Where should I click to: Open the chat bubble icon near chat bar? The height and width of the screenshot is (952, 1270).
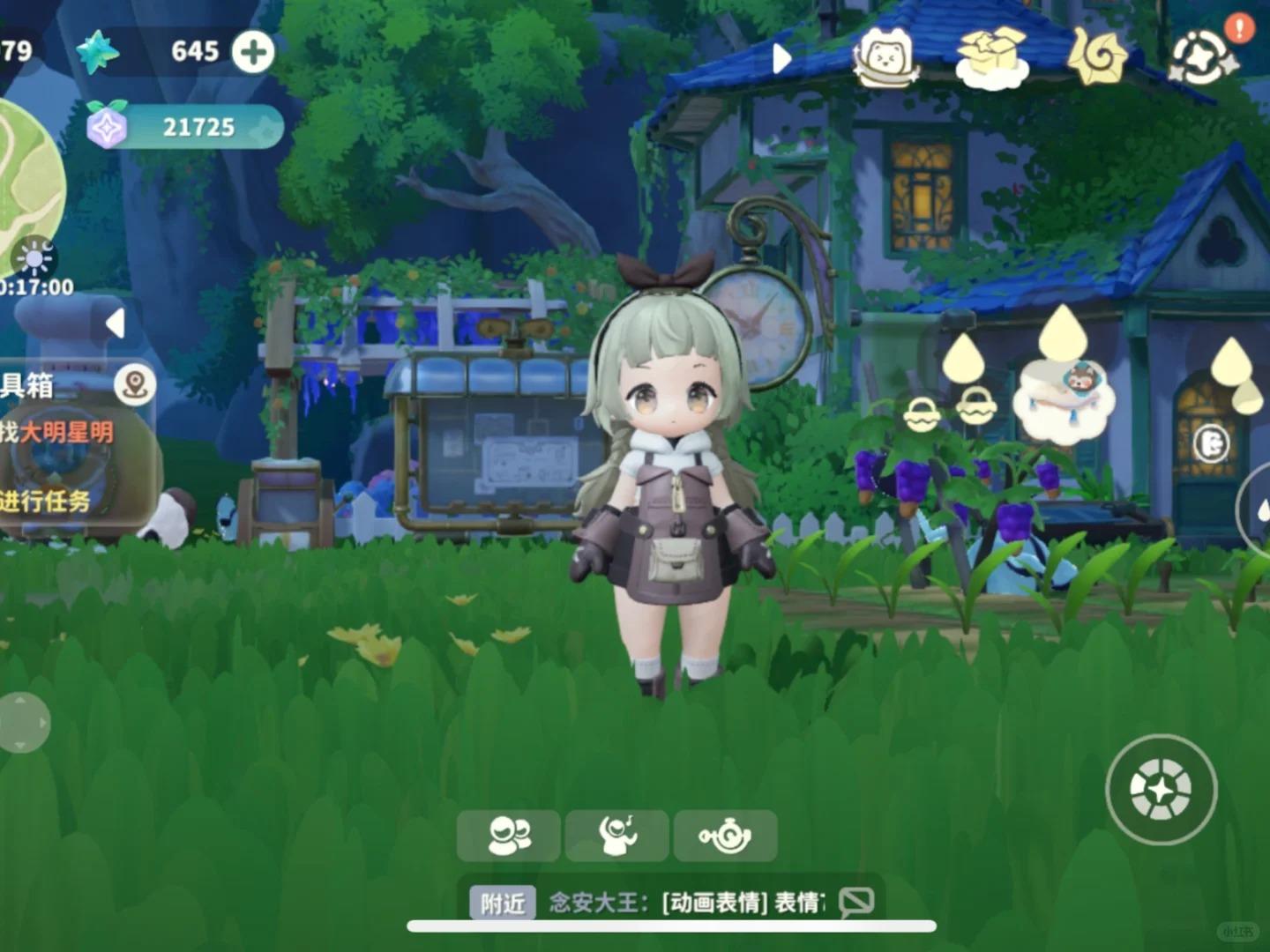pyautogui.click(x=854, y=901)
